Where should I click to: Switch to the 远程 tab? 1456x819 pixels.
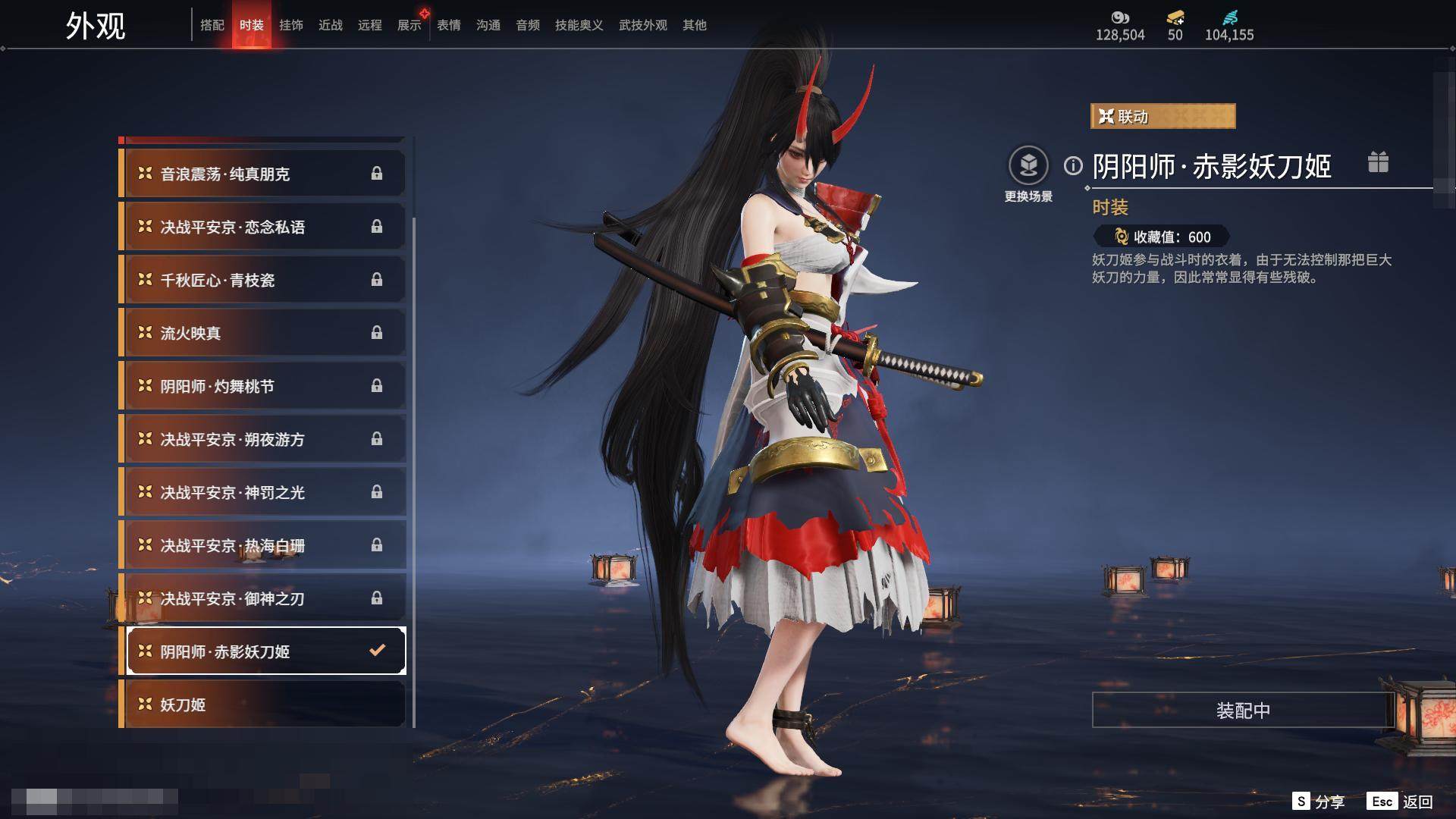point(370,25)
